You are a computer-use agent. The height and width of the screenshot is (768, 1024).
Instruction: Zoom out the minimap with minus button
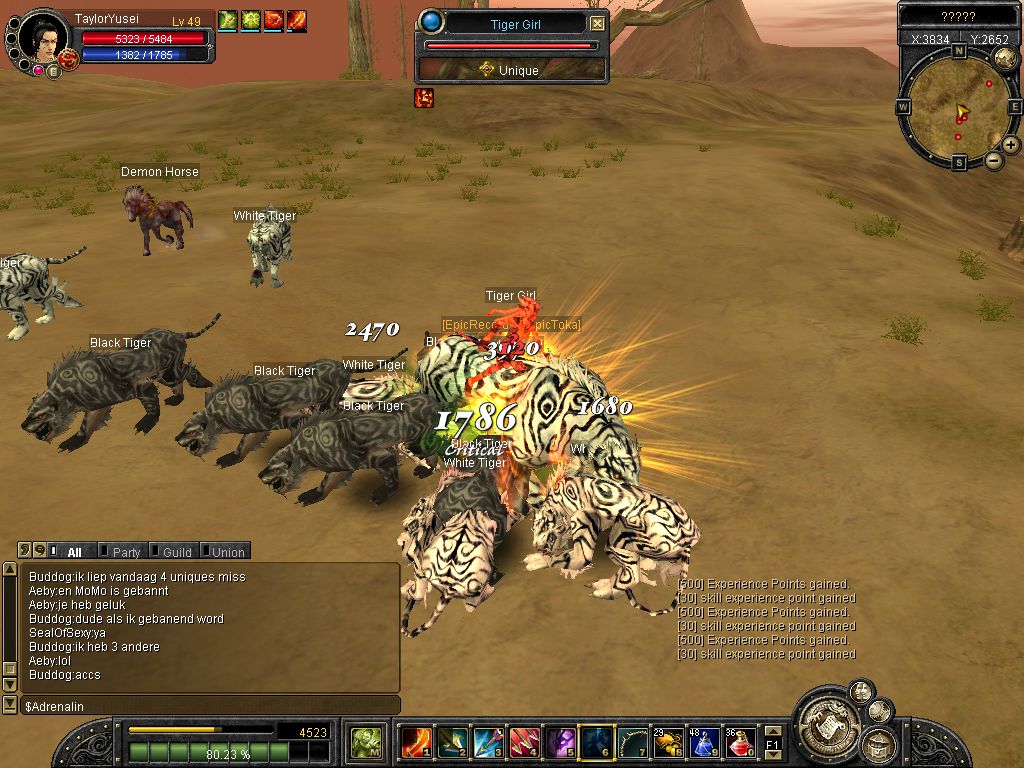pyautogui.click(x=994, y=160)
